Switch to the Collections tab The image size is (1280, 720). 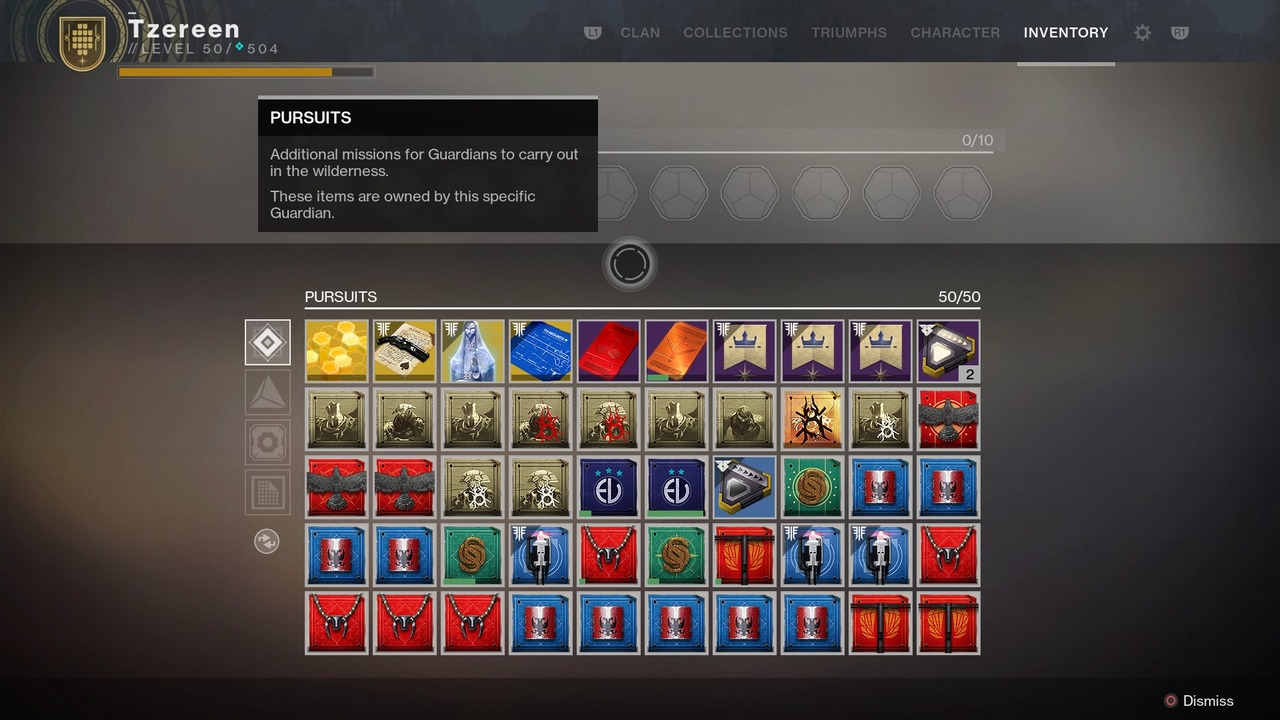(x=735, y=33)
